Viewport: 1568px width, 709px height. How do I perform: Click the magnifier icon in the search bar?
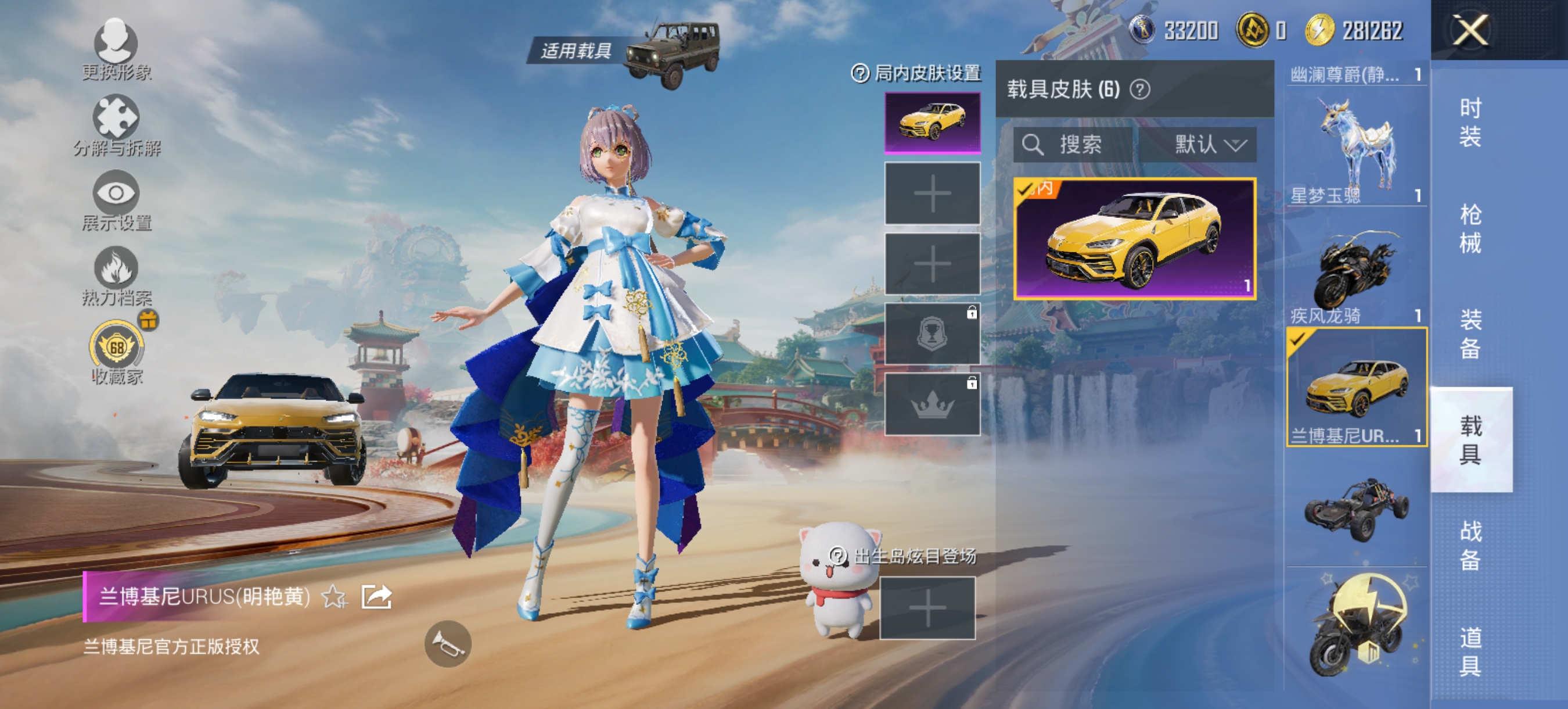tap(1034, 144)
